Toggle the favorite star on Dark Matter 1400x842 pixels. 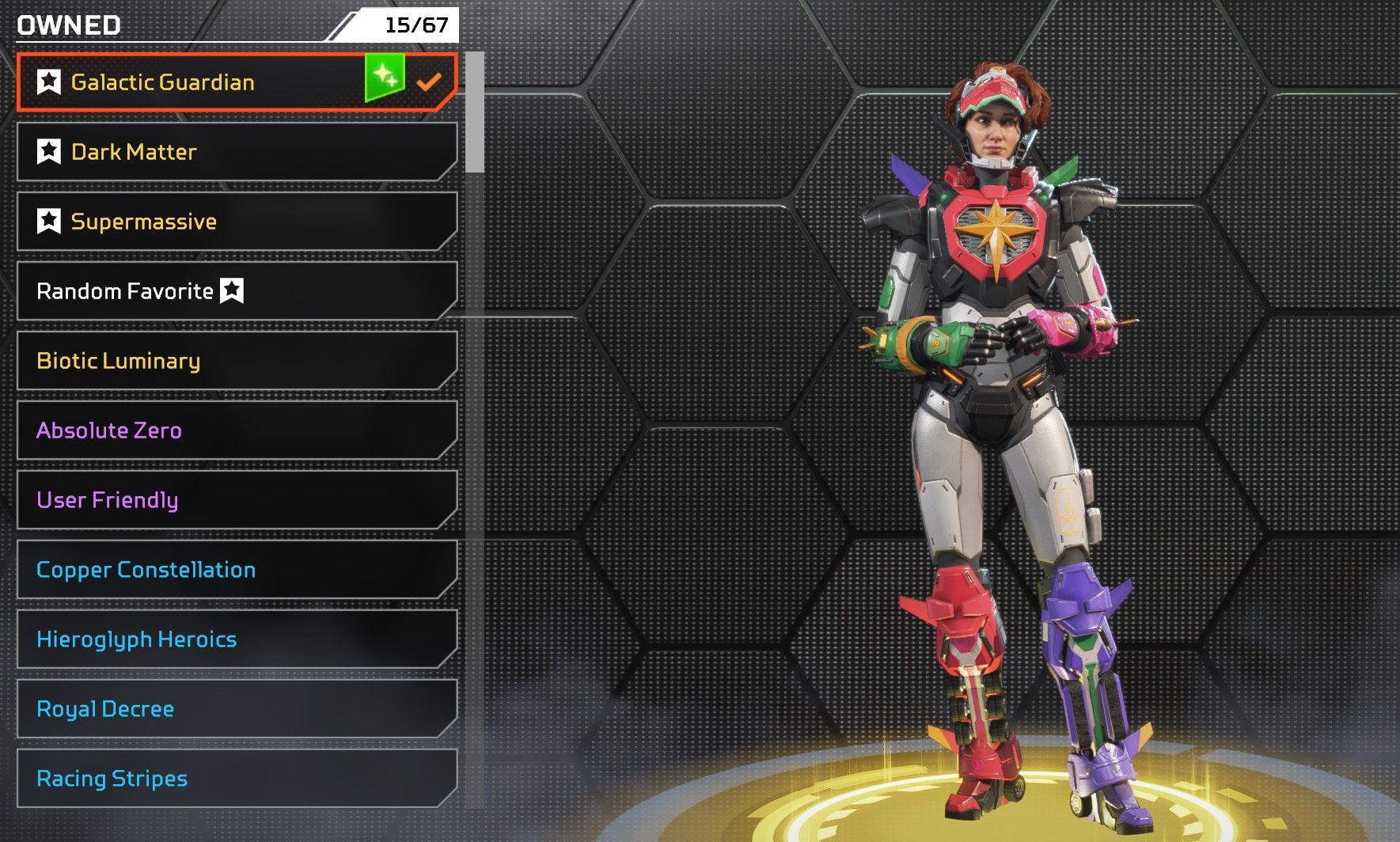49,152
